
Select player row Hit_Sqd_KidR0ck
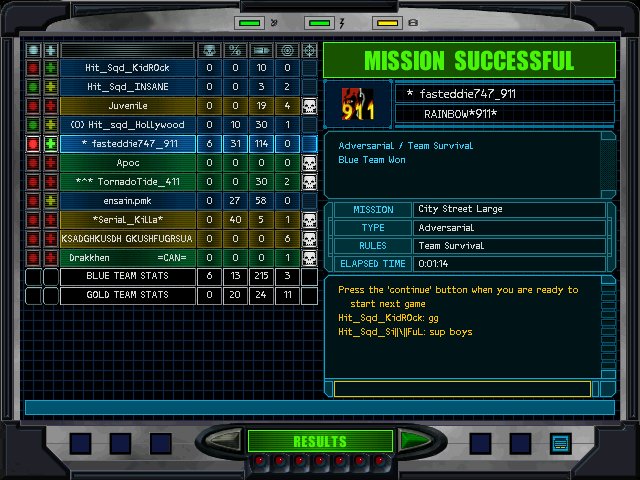pyautogui.click(x=128, y=68)
